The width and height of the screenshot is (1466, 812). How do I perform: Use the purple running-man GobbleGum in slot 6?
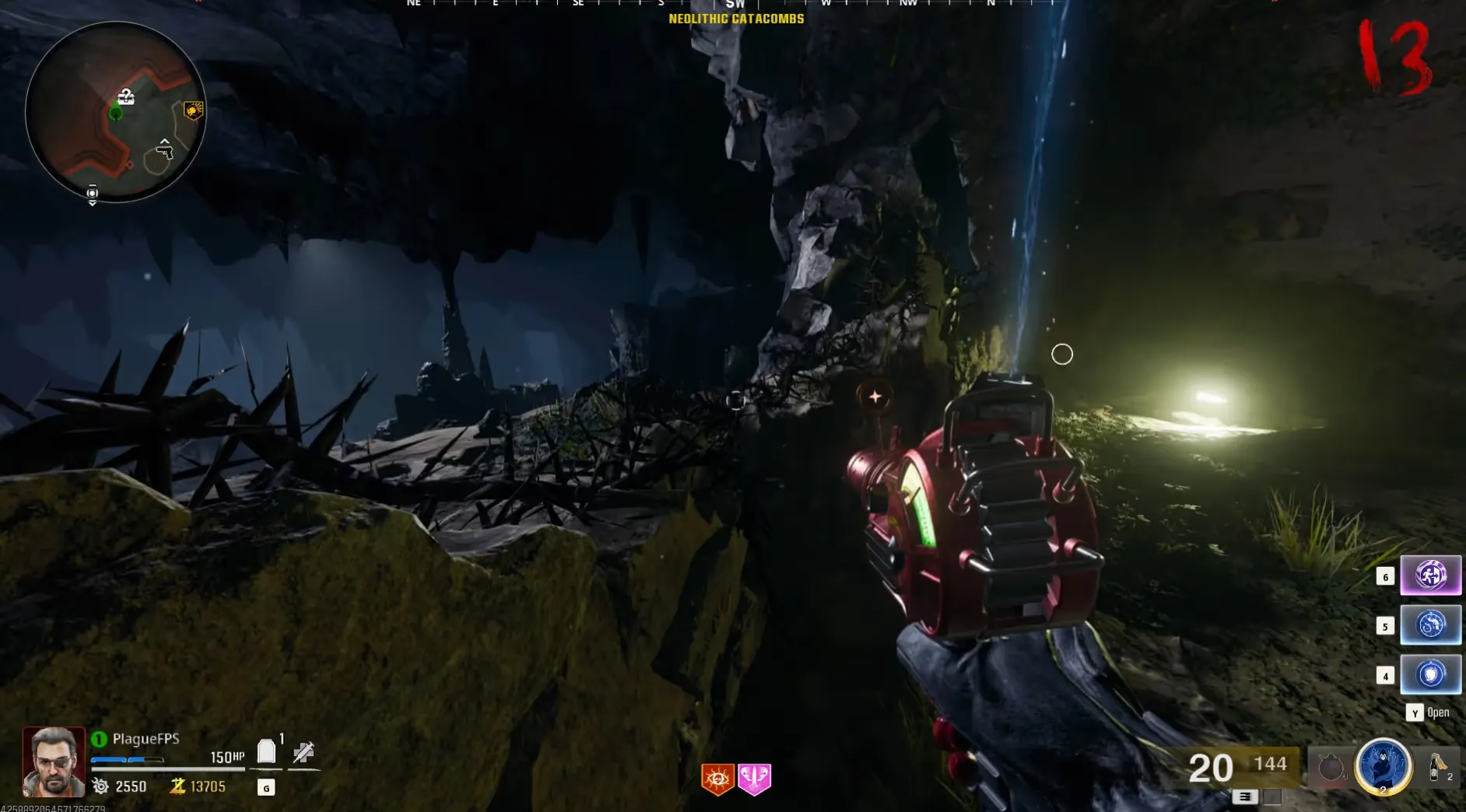(x=1430, y=576)
